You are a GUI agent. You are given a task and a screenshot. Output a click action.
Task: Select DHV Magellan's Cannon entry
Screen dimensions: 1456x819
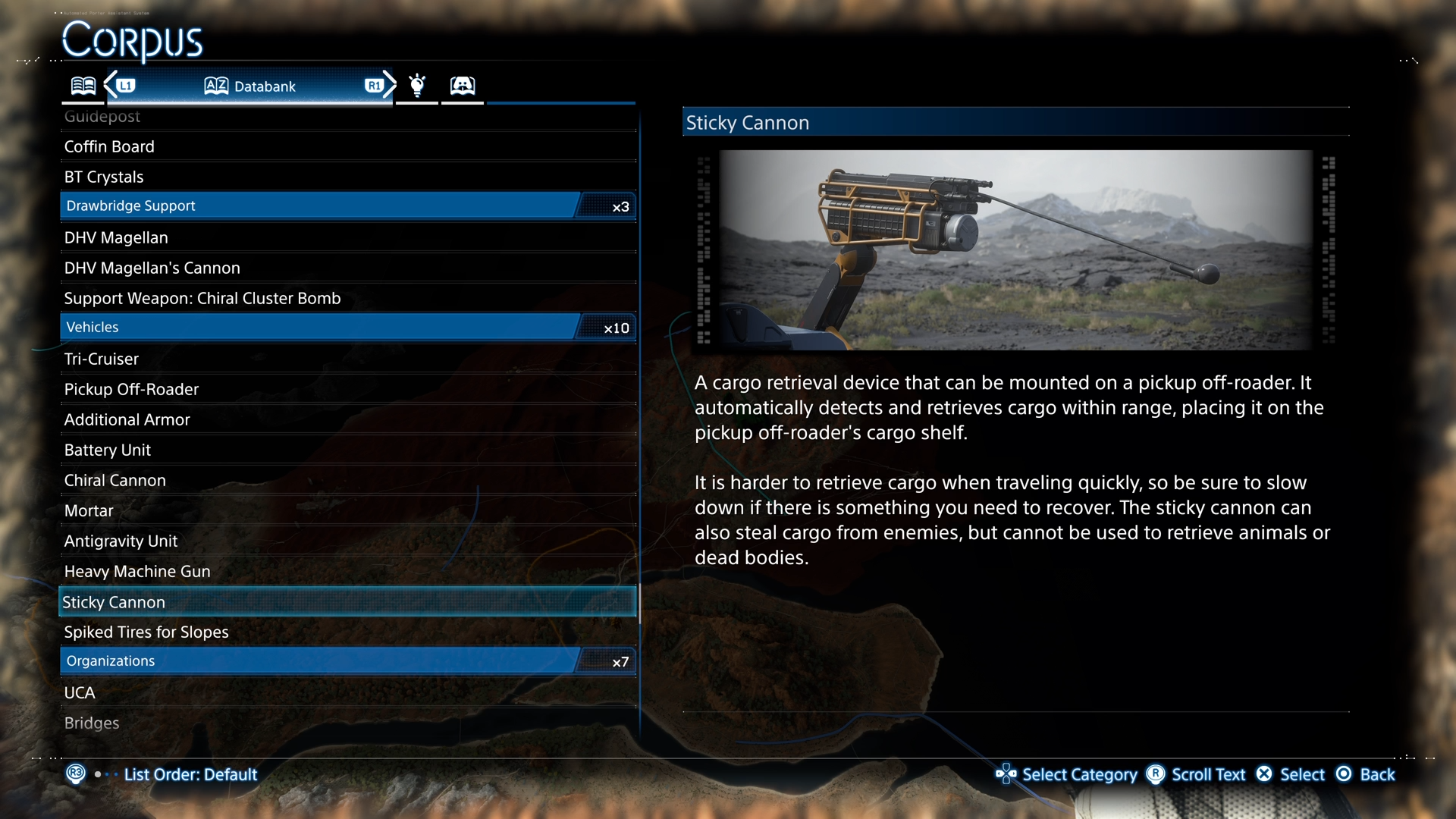(152, 268)
